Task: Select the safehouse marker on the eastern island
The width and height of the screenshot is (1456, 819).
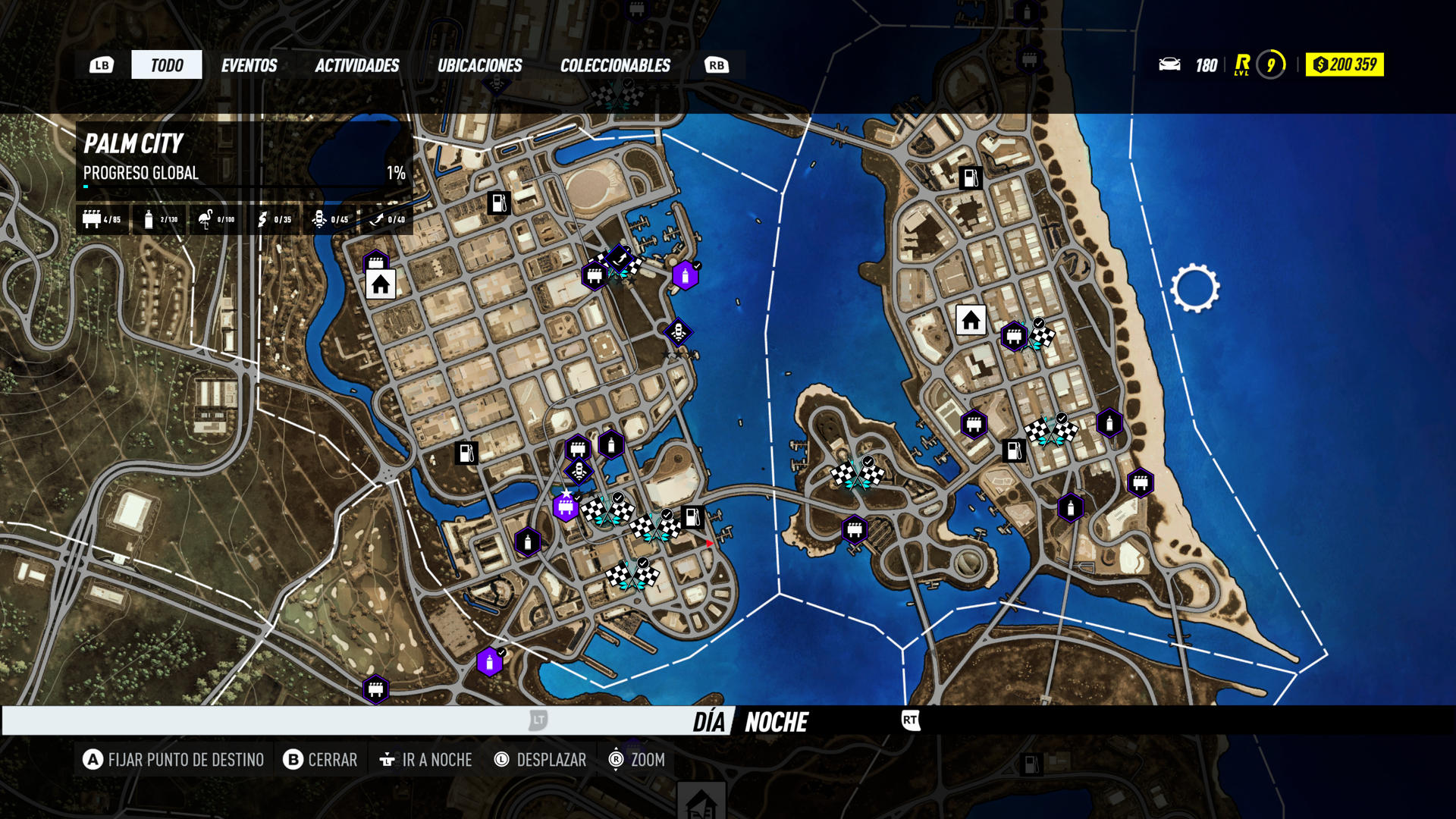Action: pos(971,321)
